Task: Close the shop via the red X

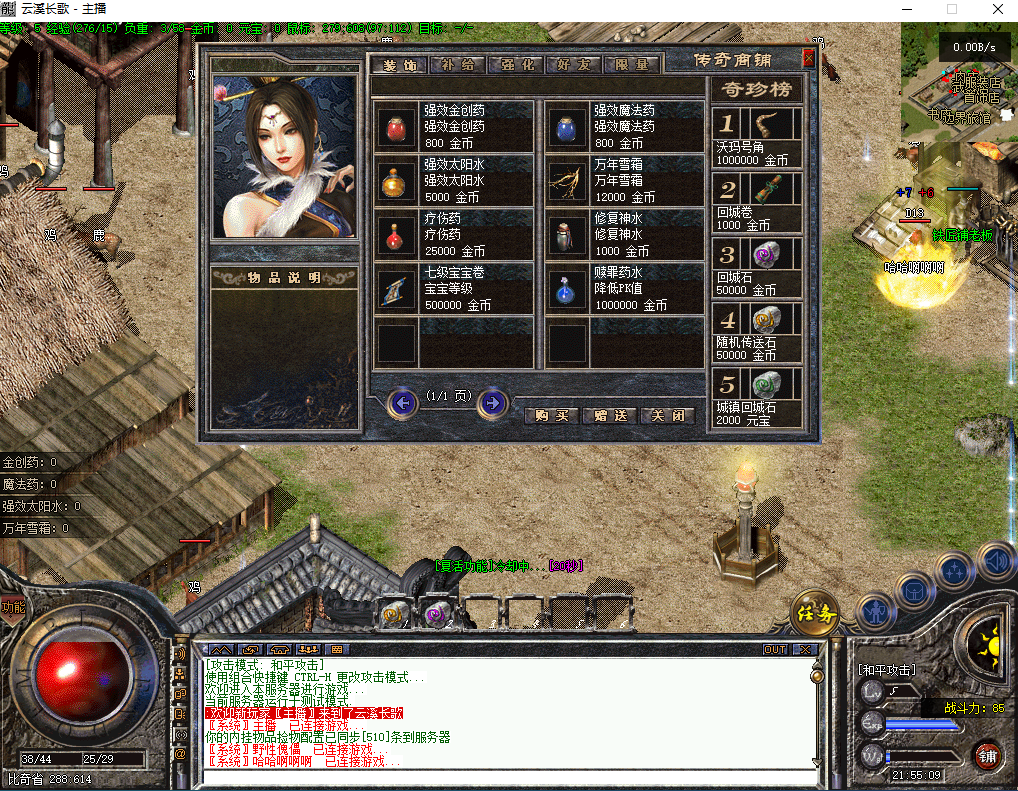Action: coord(808,58)
